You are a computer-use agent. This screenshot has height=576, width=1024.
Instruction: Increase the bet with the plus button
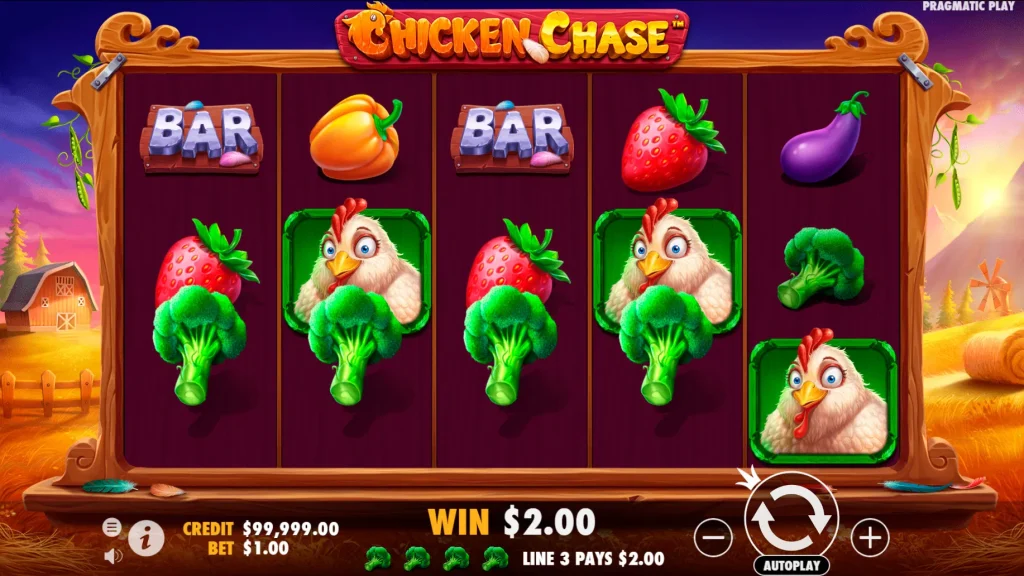[870, 538]
